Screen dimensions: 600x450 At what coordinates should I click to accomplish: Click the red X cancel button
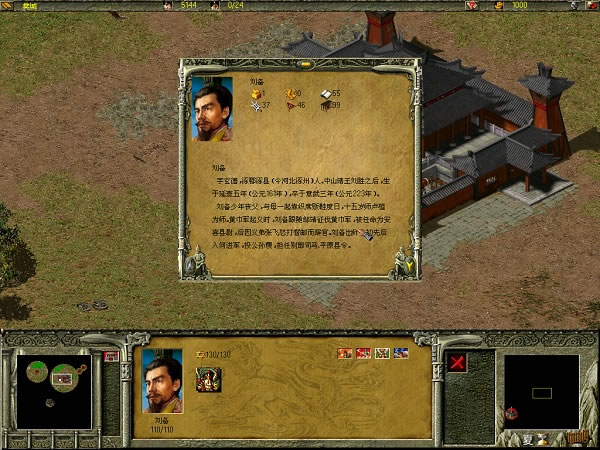coord(459,362)
